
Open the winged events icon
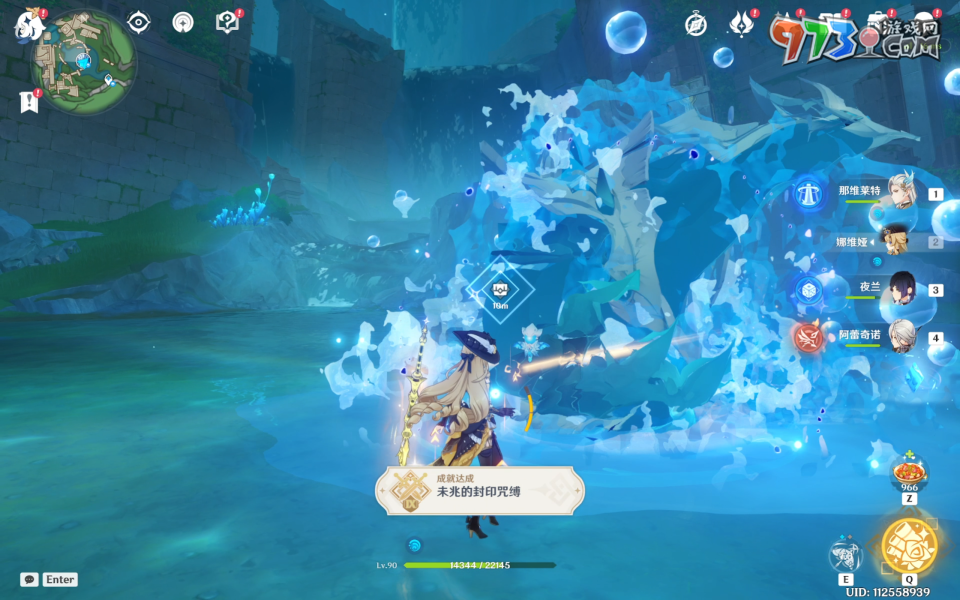(x=741, y=25)
